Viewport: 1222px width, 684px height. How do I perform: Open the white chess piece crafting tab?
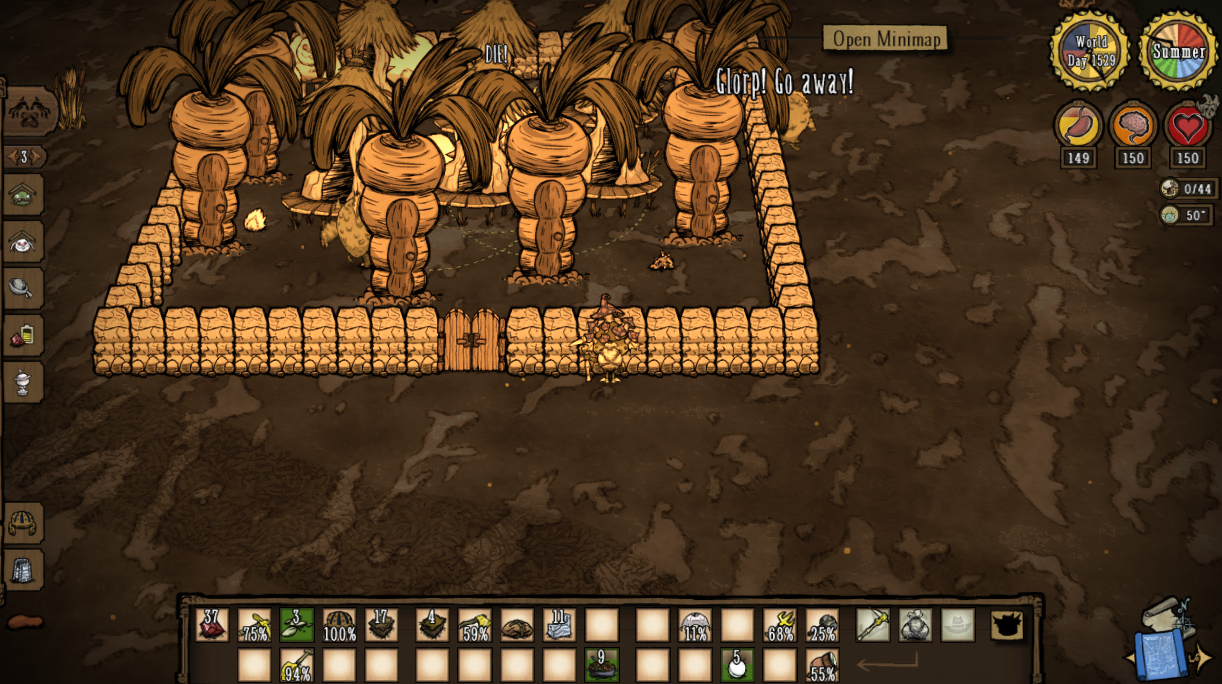(x=22, y=381)
